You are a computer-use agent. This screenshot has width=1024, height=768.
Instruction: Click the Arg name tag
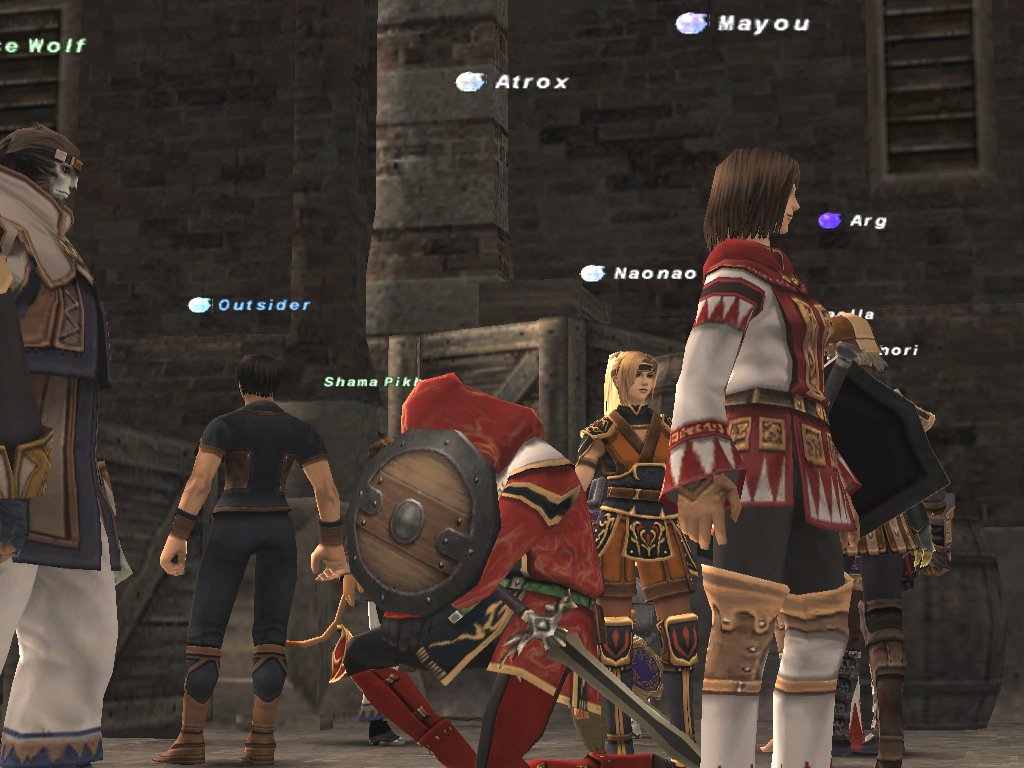[x=867, y=221]
